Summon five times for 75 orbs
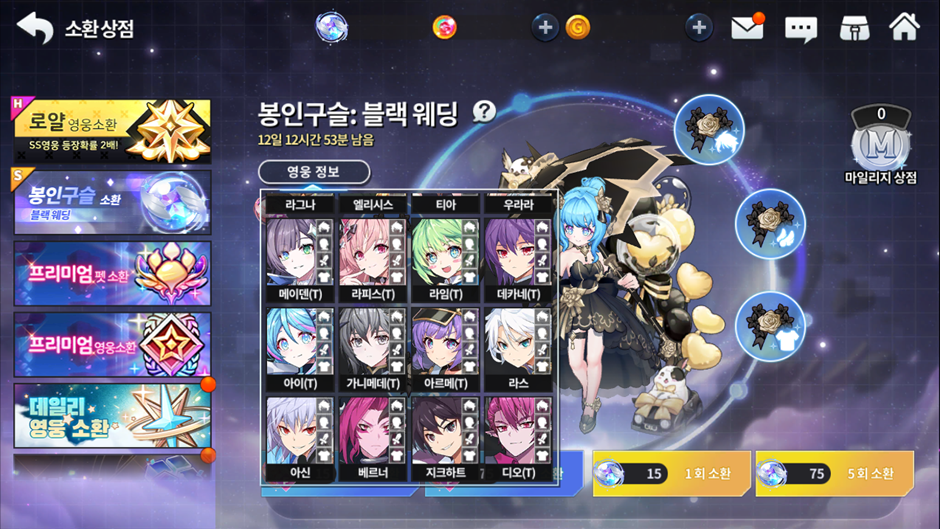The image size is (940, 529). click(x=834, y=473)
